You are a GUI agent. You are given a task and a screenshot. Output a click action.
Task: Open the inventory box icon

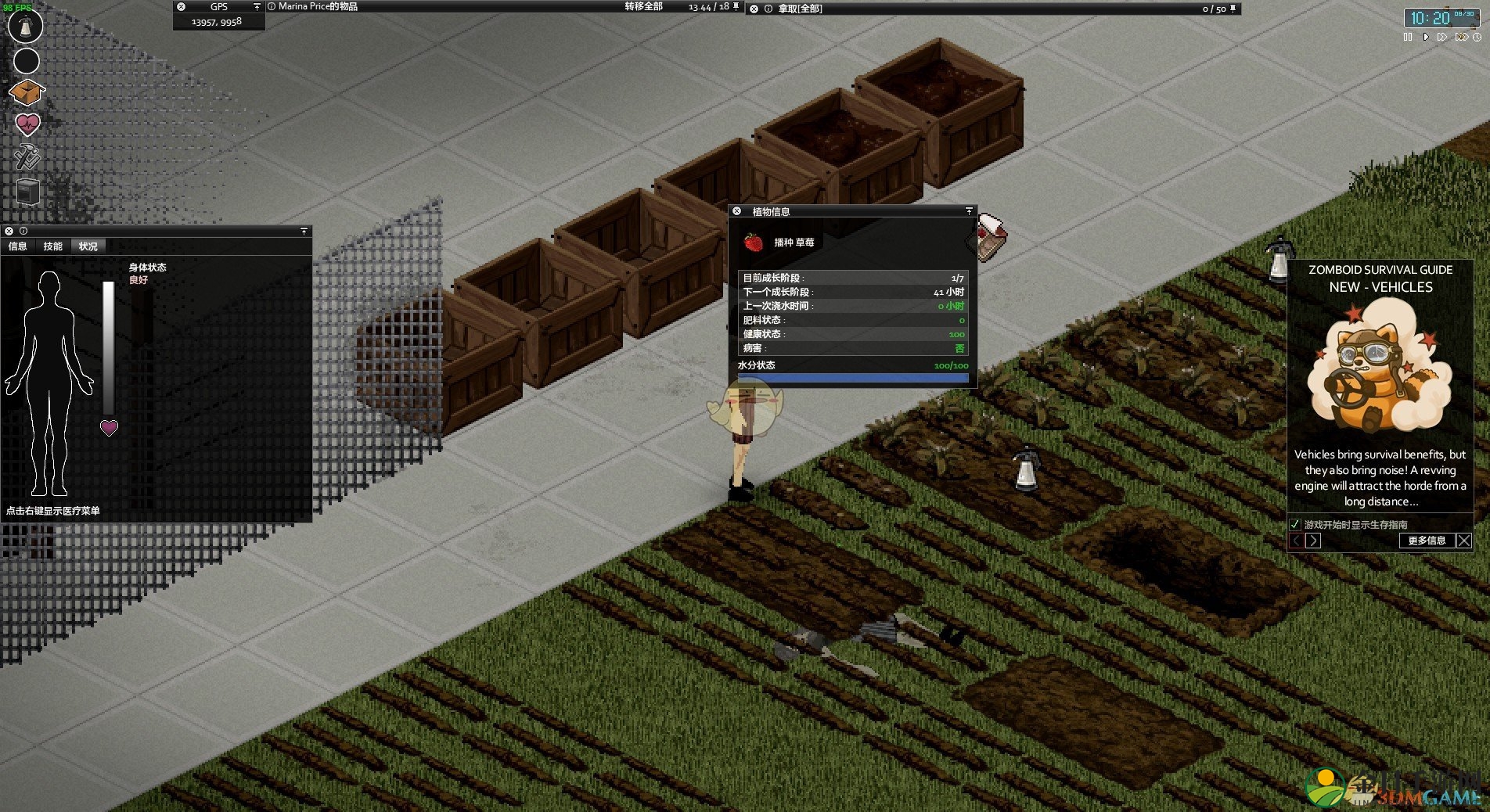pyautogui.click(x=27, y=92)
